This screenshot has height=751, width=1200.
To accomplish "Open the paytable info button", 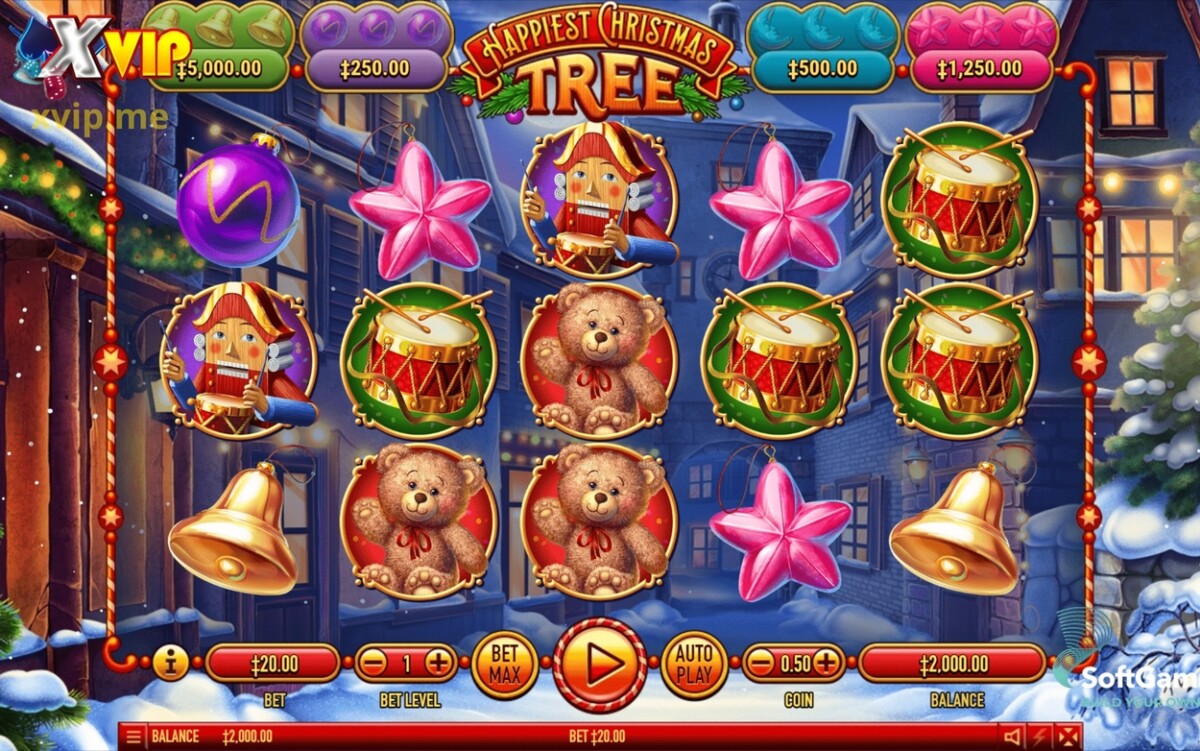I will tap(170, 663).
